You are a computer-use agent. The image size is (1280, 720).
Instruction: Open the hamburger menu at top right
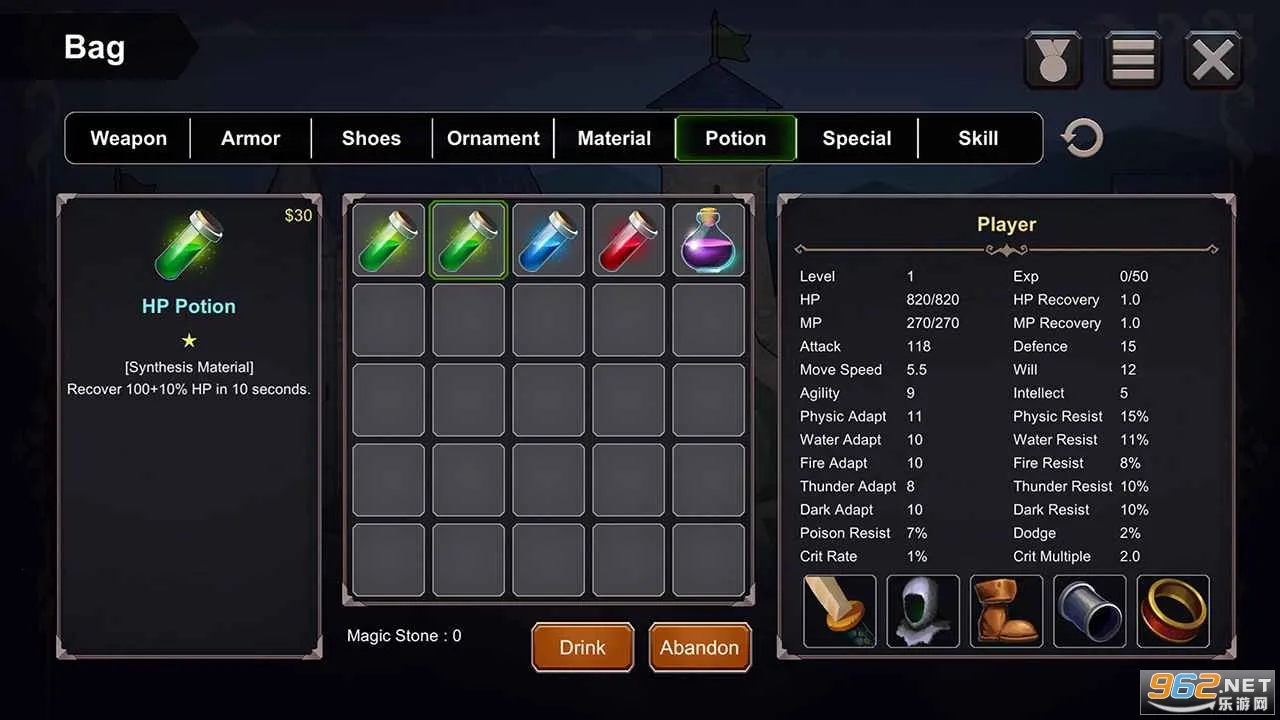1132,59
